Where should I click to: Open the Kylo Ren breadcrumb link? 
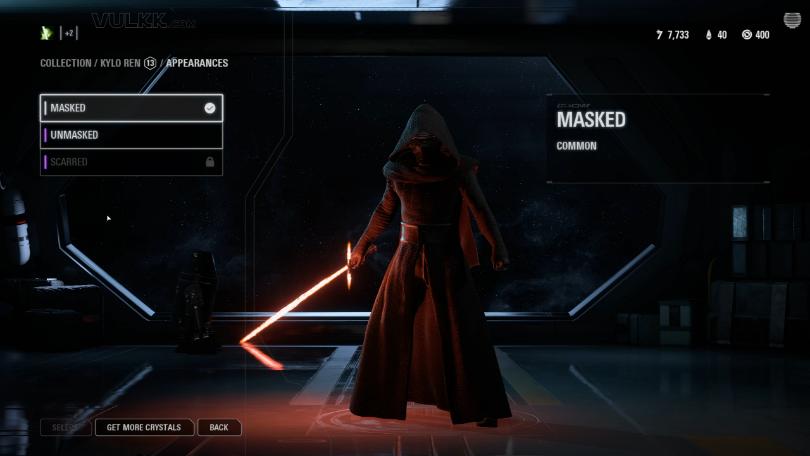coord(120,63)
